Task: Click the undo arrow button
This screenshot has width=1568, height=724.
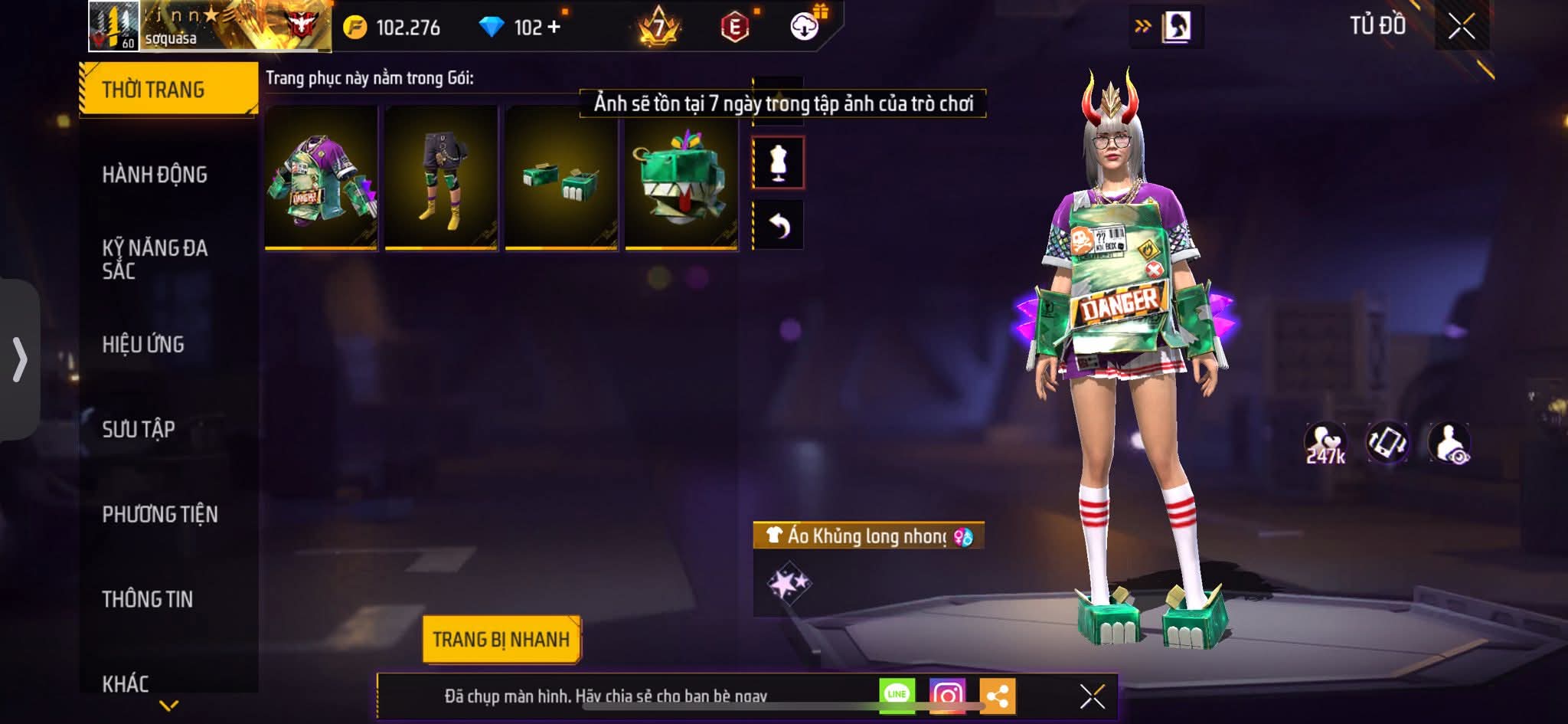Action: pyautogui.click(x=778, y=225)
